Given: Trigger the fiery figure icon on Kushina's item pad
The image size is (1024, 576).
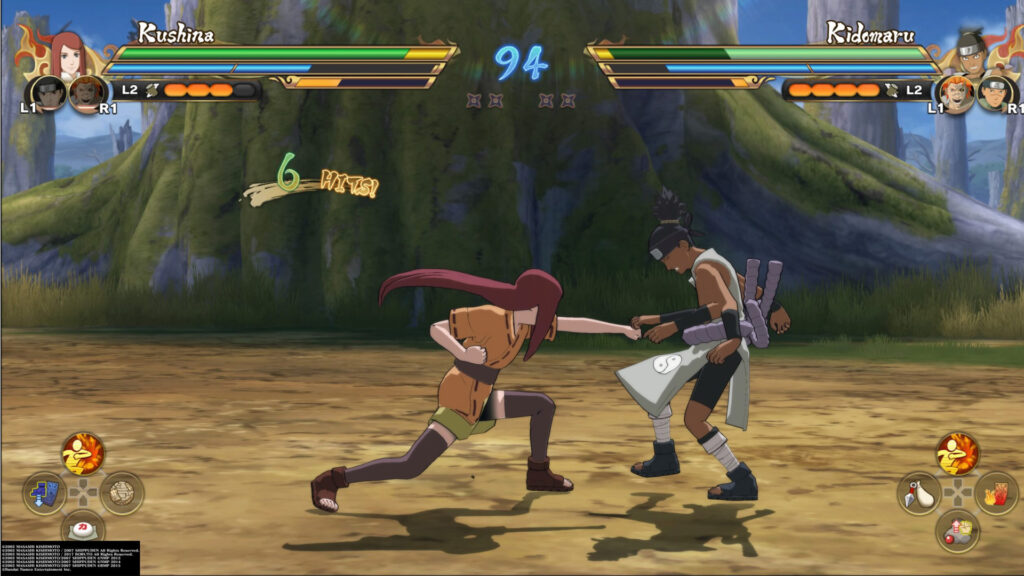Looking at the screenshot, I should pyautogui.click(x=83, y=455).
